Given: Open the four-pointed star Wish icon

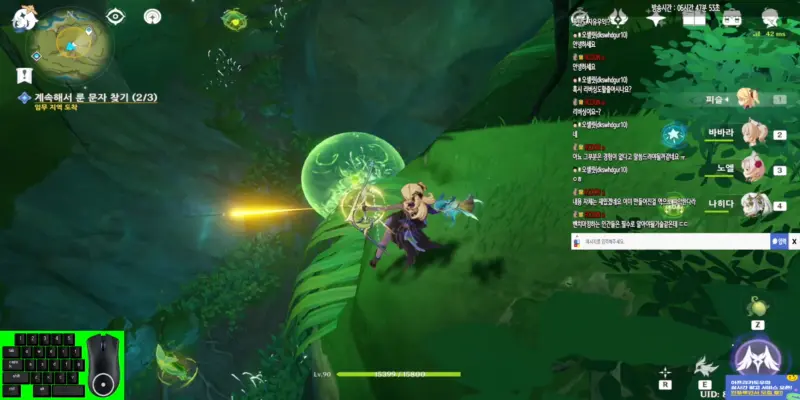Looking at the screenshot, I should click(656, 18).
